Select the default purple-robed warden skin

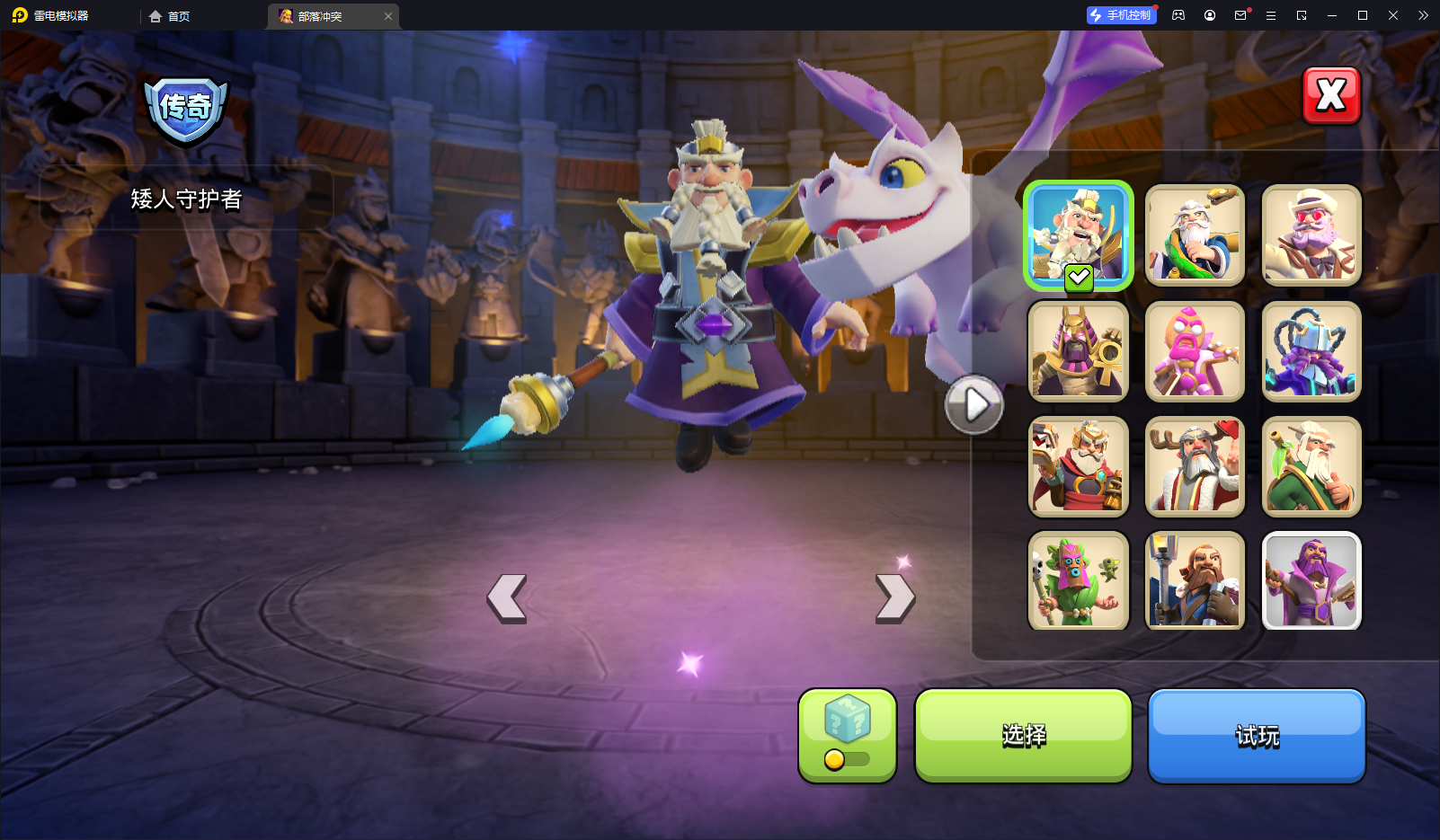[1311, 580]
